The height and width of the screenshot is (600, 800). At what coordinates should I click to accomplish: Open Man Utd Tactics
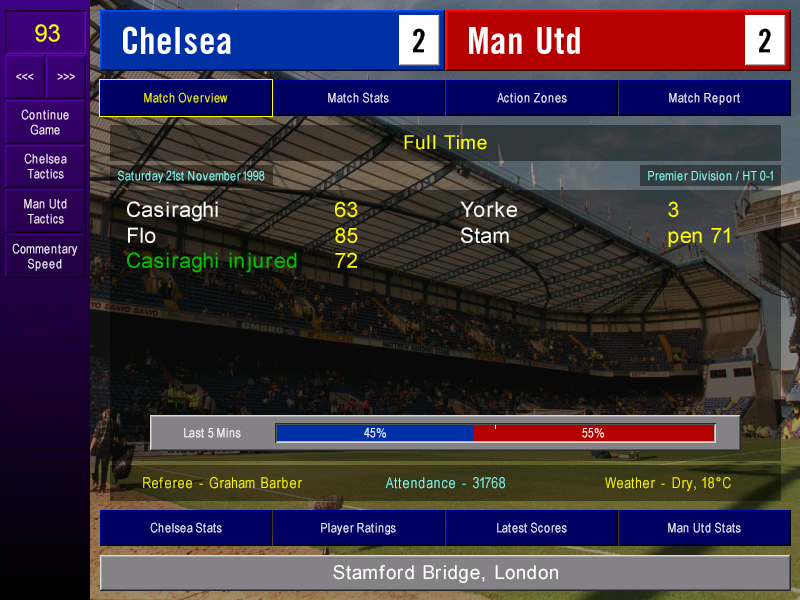[45, 211]
